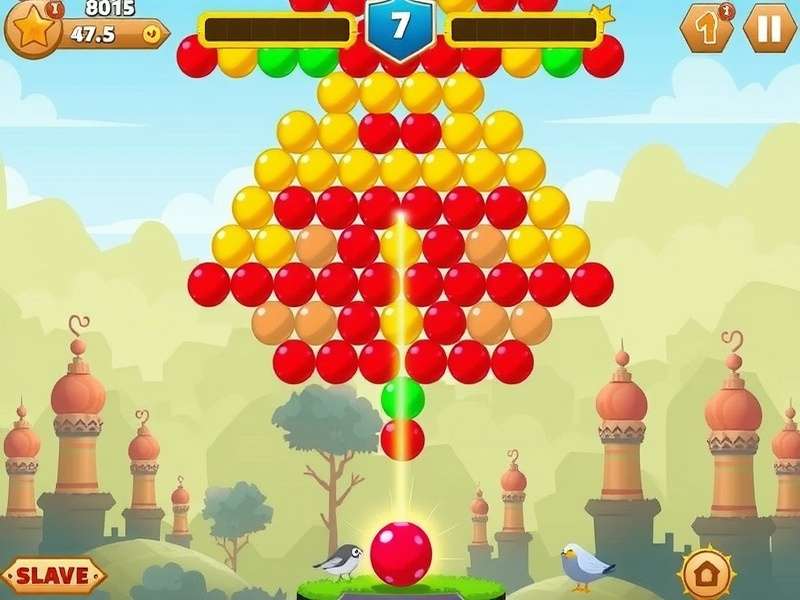Screen dimensions: 800x600
Task: Tap the blue level 7 shield badge
Action: (x=400, y=28)
